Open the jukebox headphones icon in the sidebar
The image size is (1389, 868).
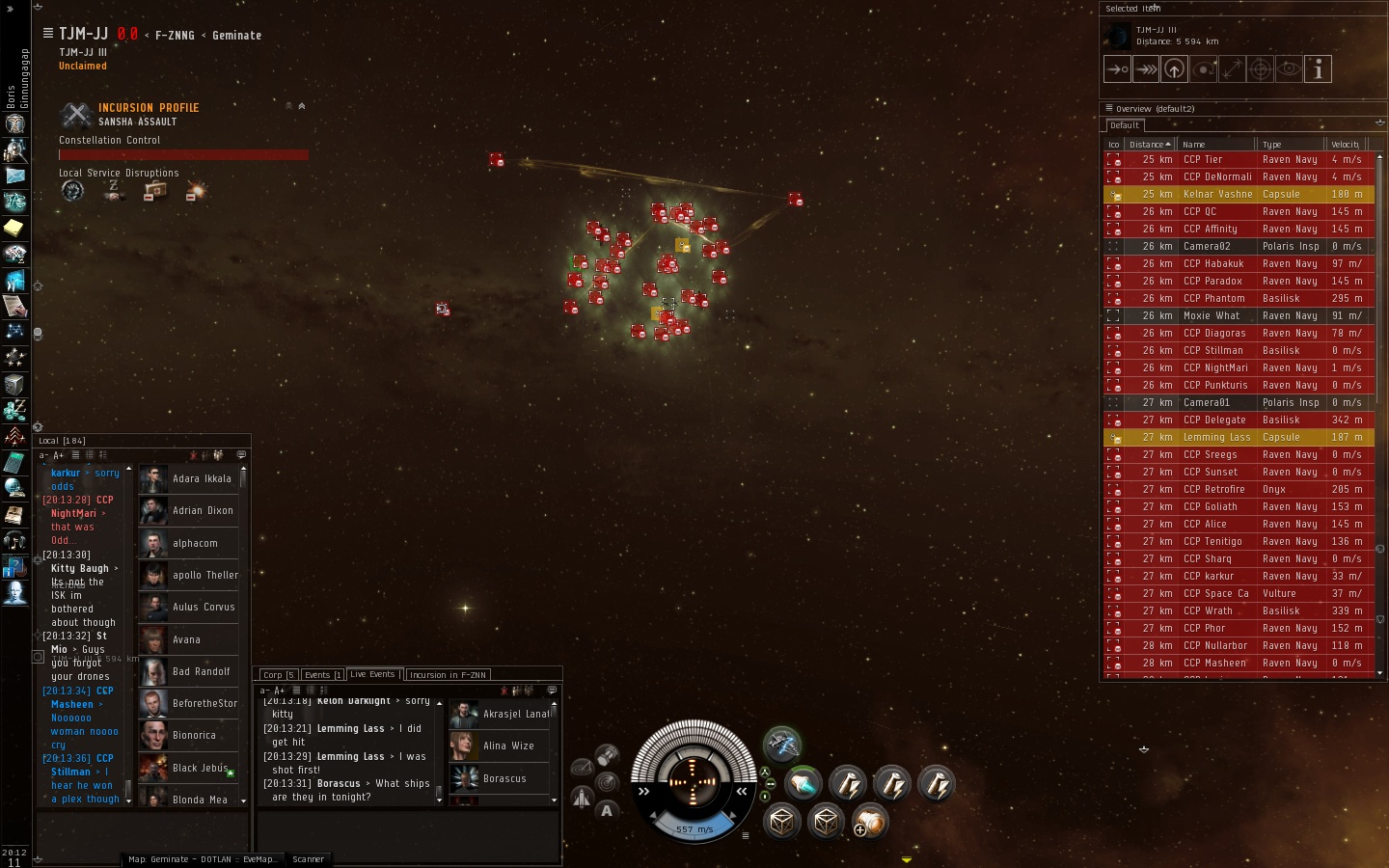pyautogui.click(x=14, y=541)
